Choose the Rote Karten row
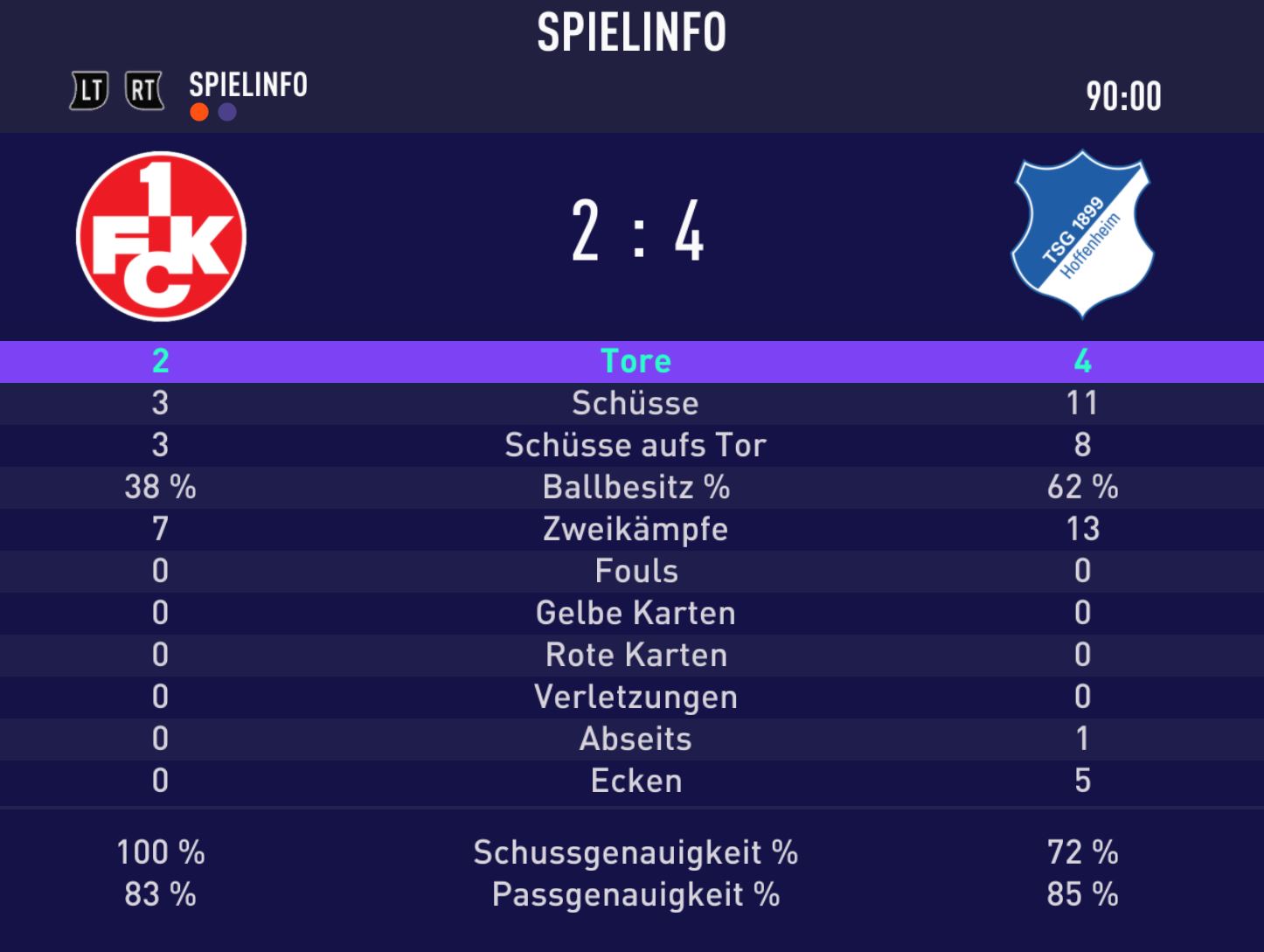Screen dimensions: 1264x952 click(635, 655)
